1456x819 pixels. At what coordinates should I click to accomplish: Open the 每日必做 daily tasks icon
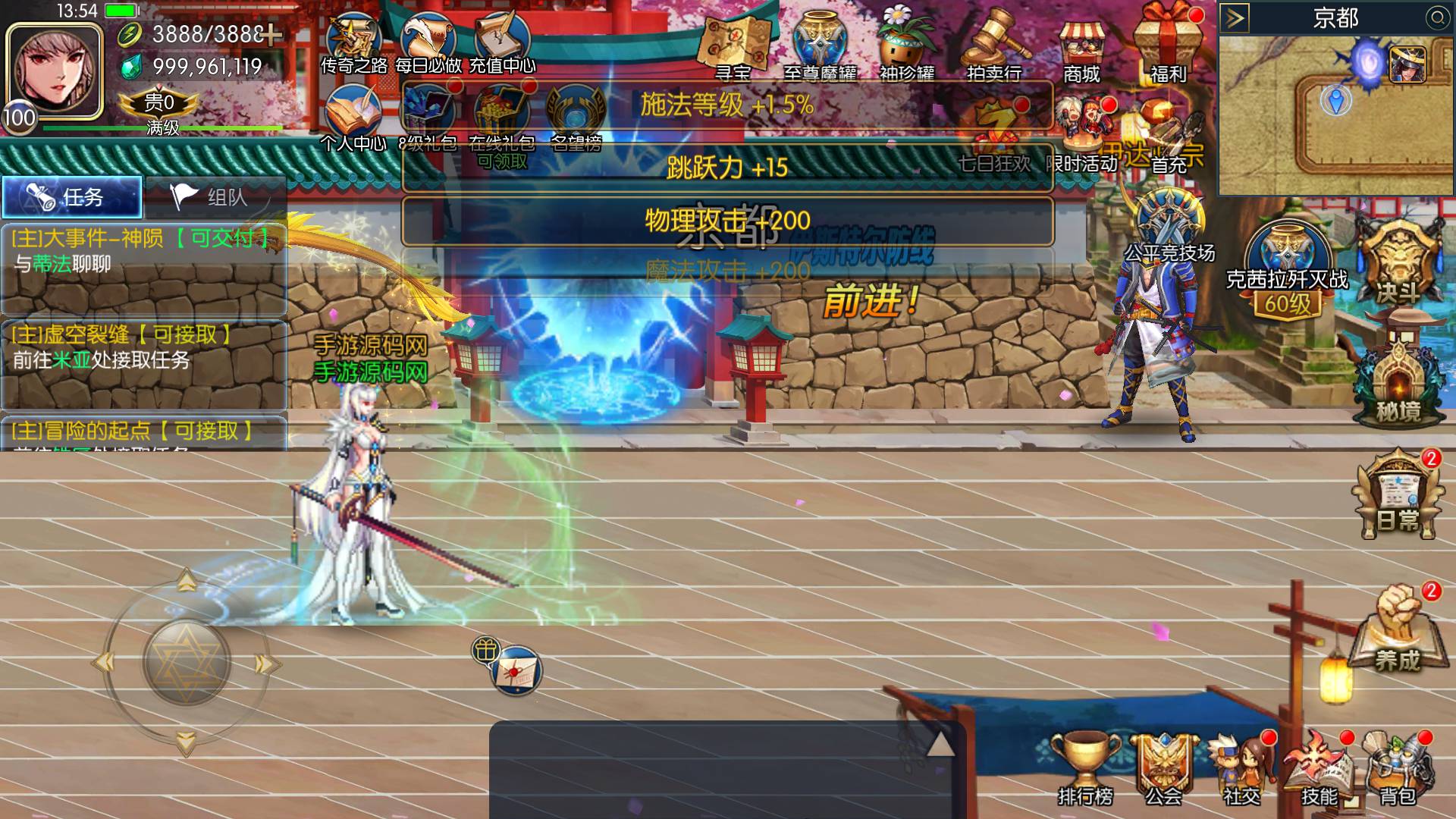pyautogui.click(x=428, y=44)
